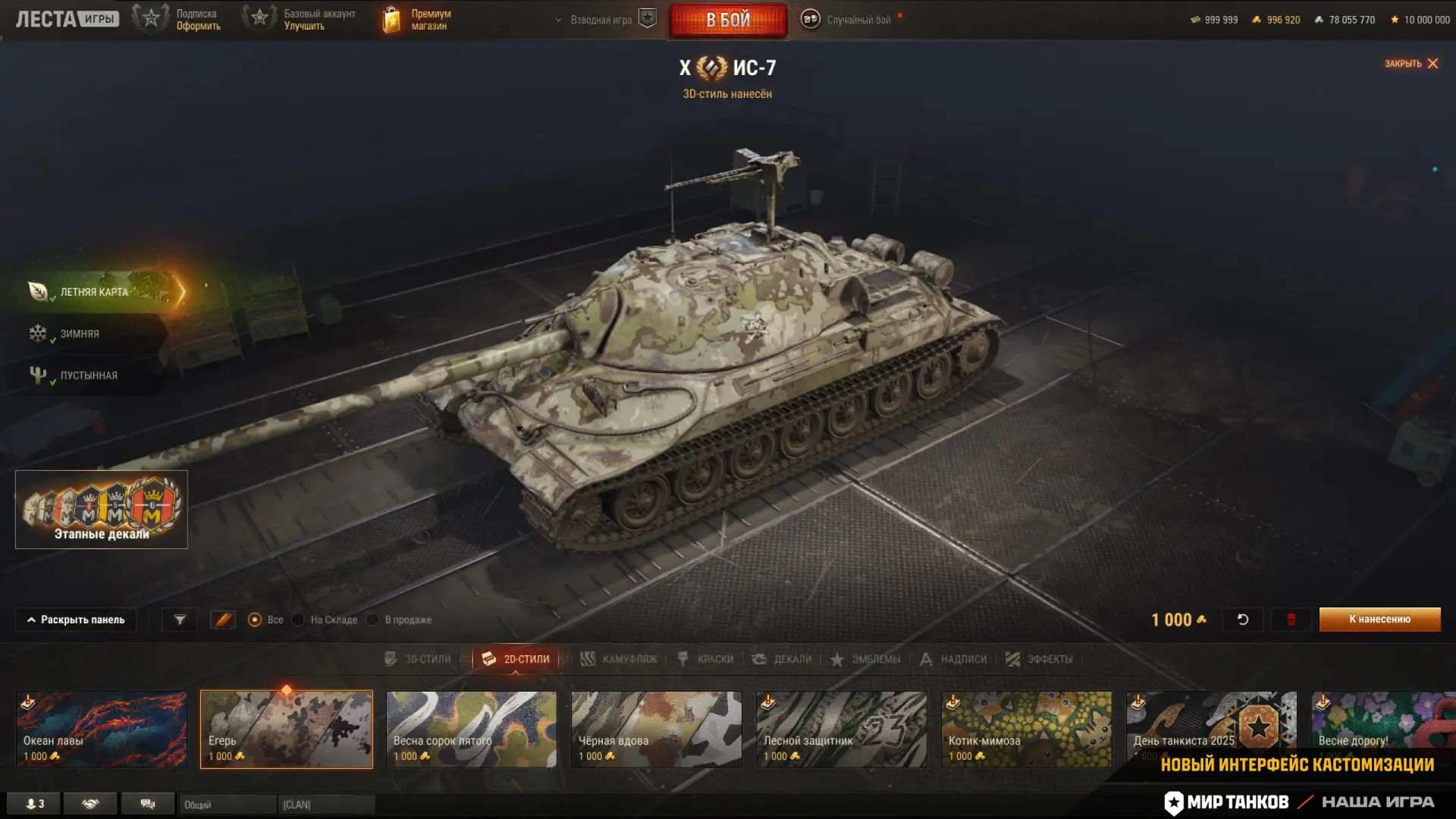Delete customization with red trash icon
1456x819 pixels.
(1291, 620)
